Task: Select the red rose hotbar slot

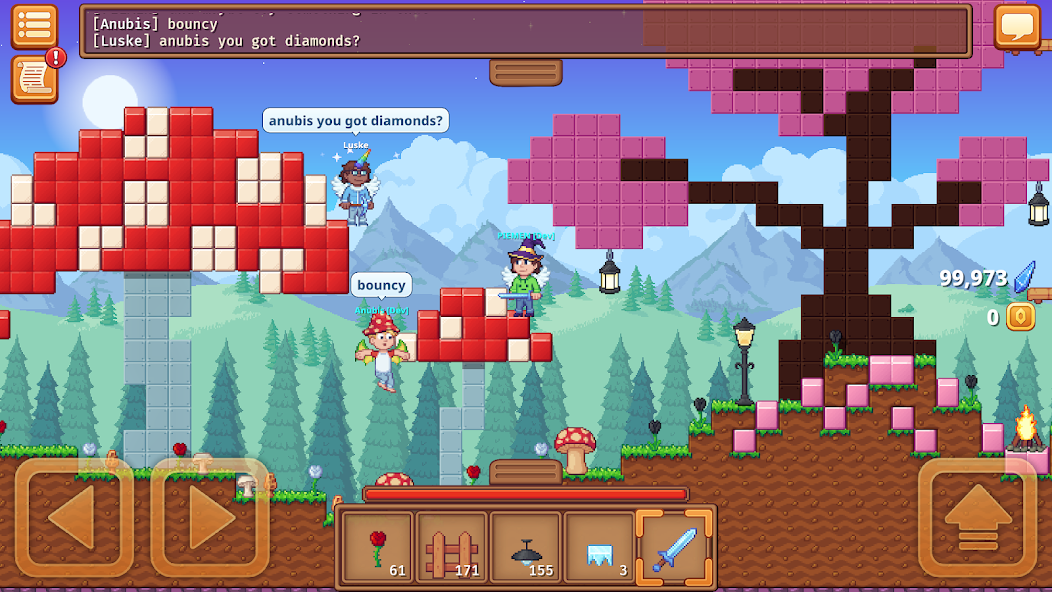Action: coord(378,547)
